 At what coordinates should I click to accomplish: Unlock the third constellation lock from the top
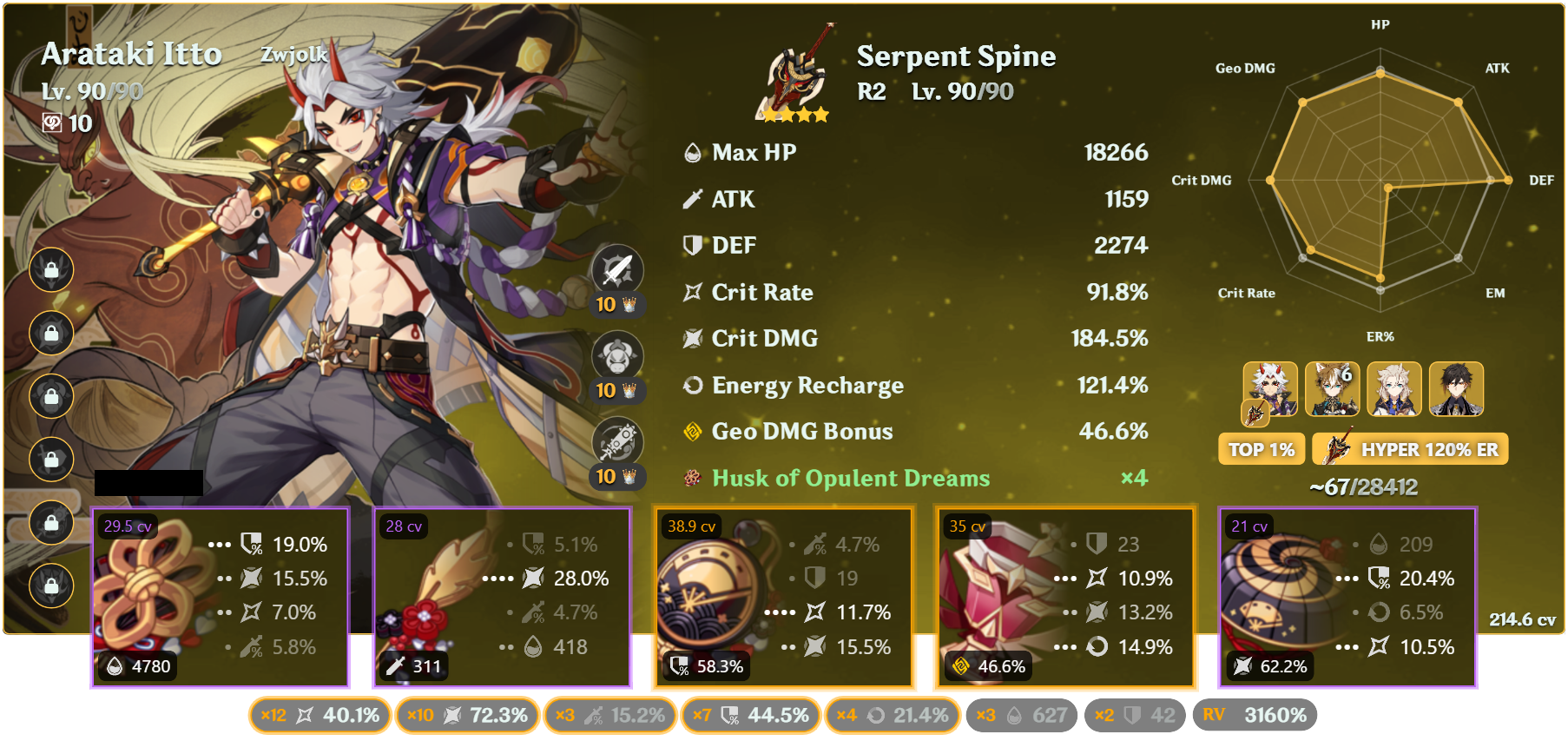[x=50, y=395]
